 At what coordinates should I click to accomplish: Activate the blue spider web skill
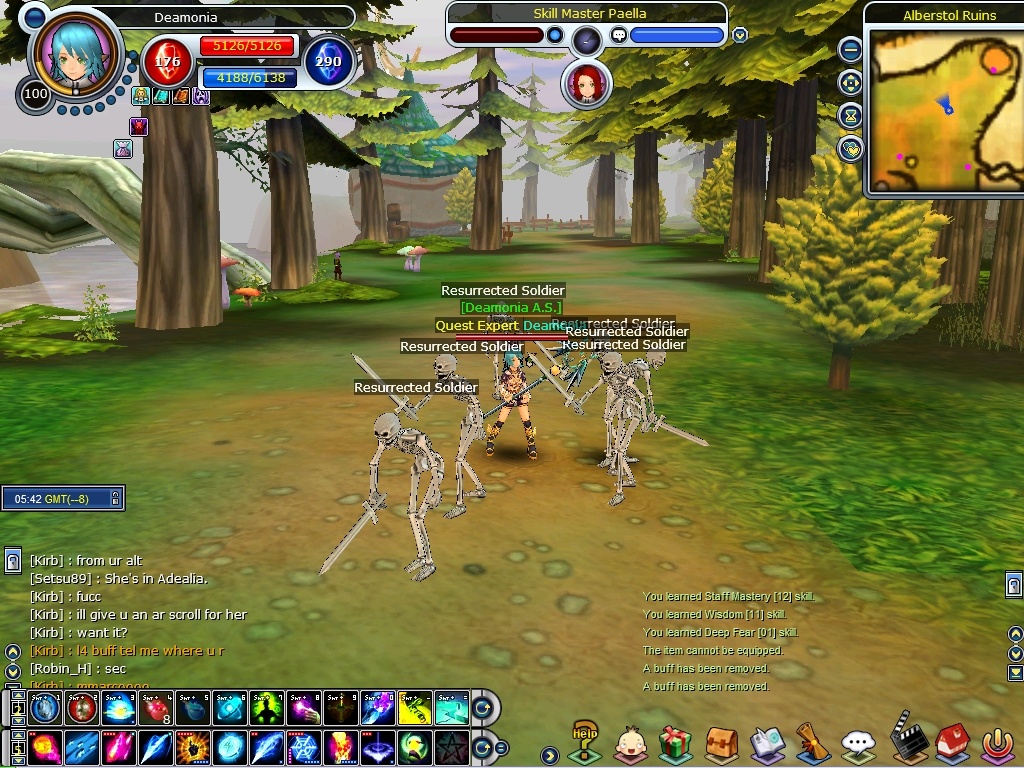coord(303,747)
